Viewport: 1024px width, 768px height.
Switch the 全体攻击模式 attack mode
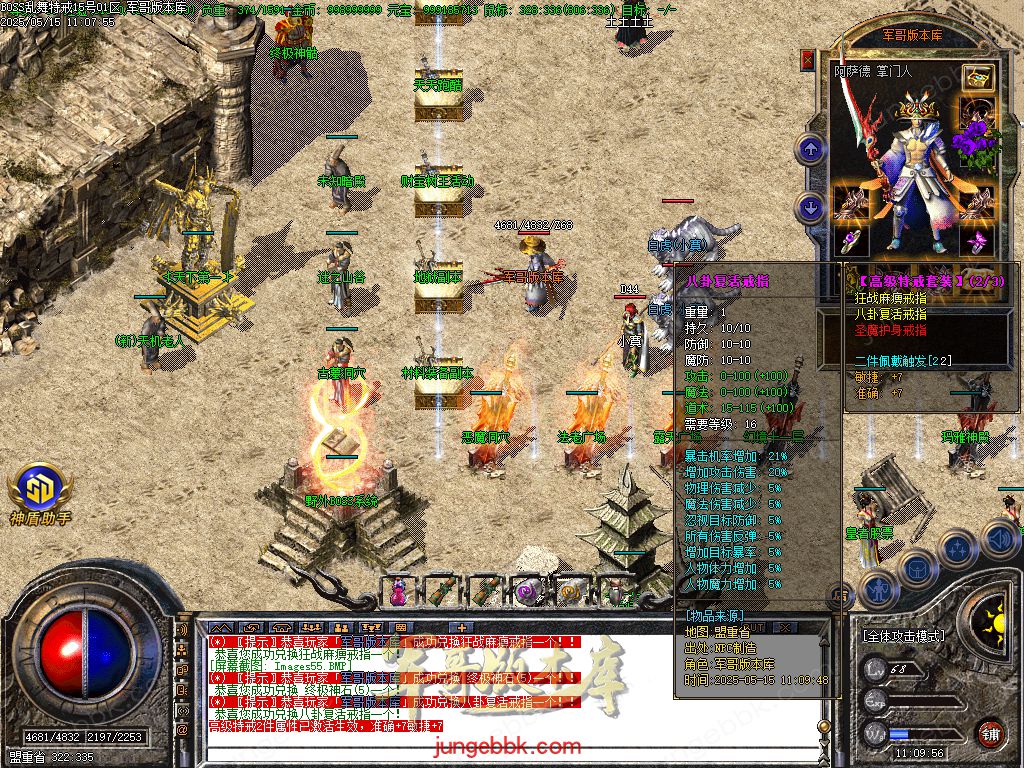(903, 635)
